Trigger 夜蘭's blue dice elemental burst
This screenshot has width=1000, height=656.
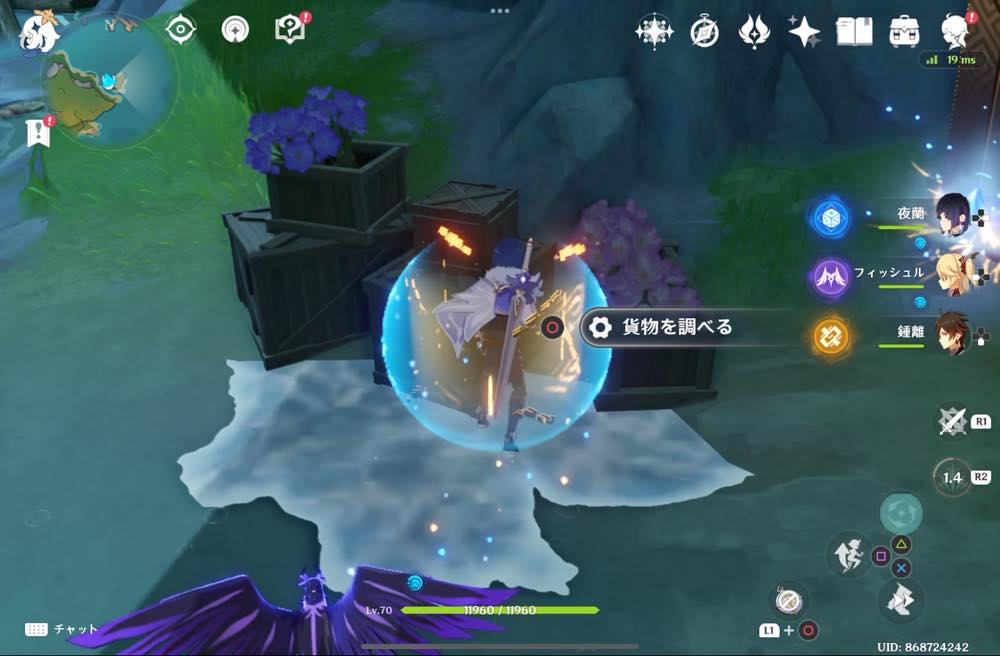coord(830,218)
